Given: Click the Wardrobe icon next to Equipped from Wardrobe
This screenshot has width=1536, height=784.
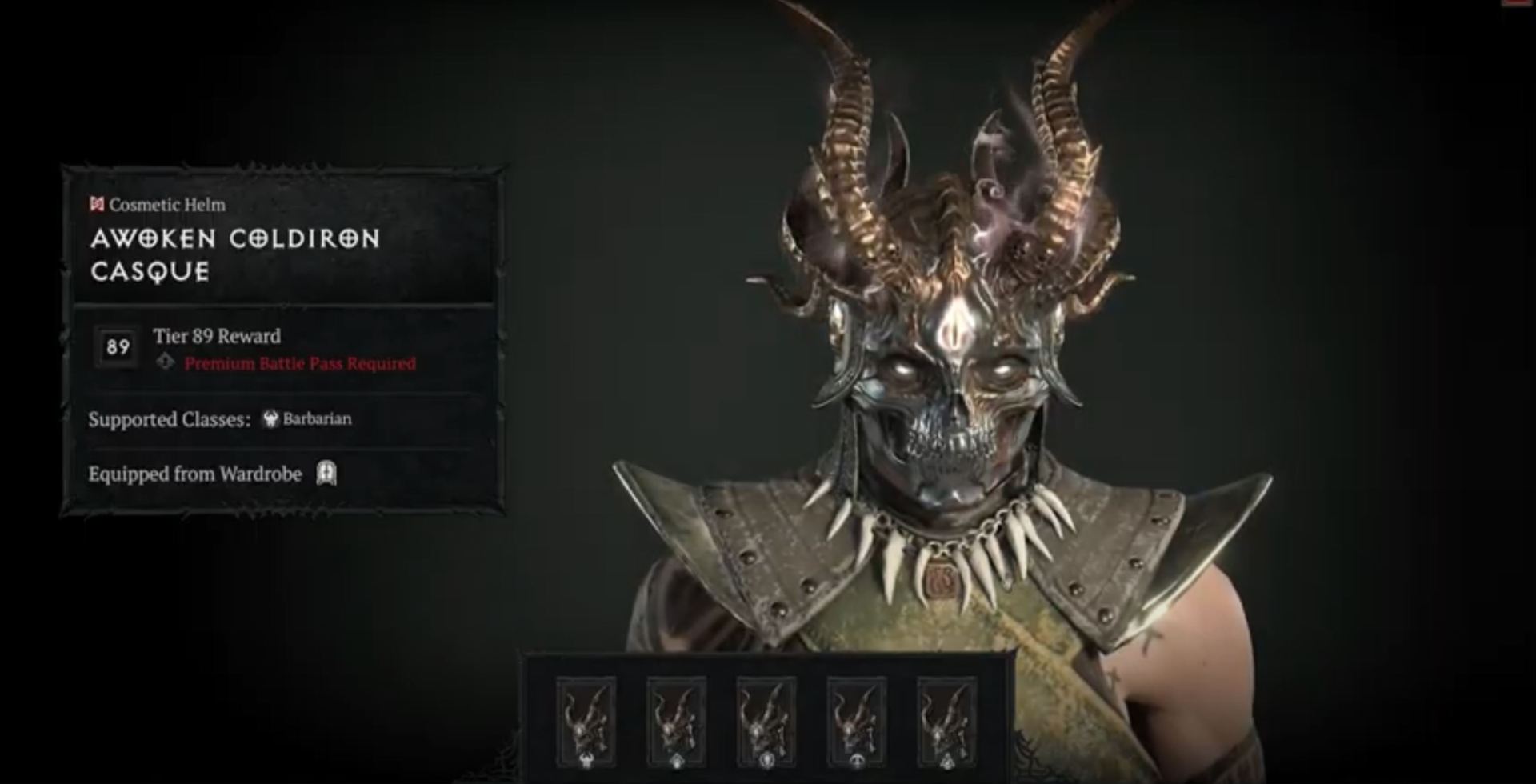Looking at the screenshot, I should 326,475.
